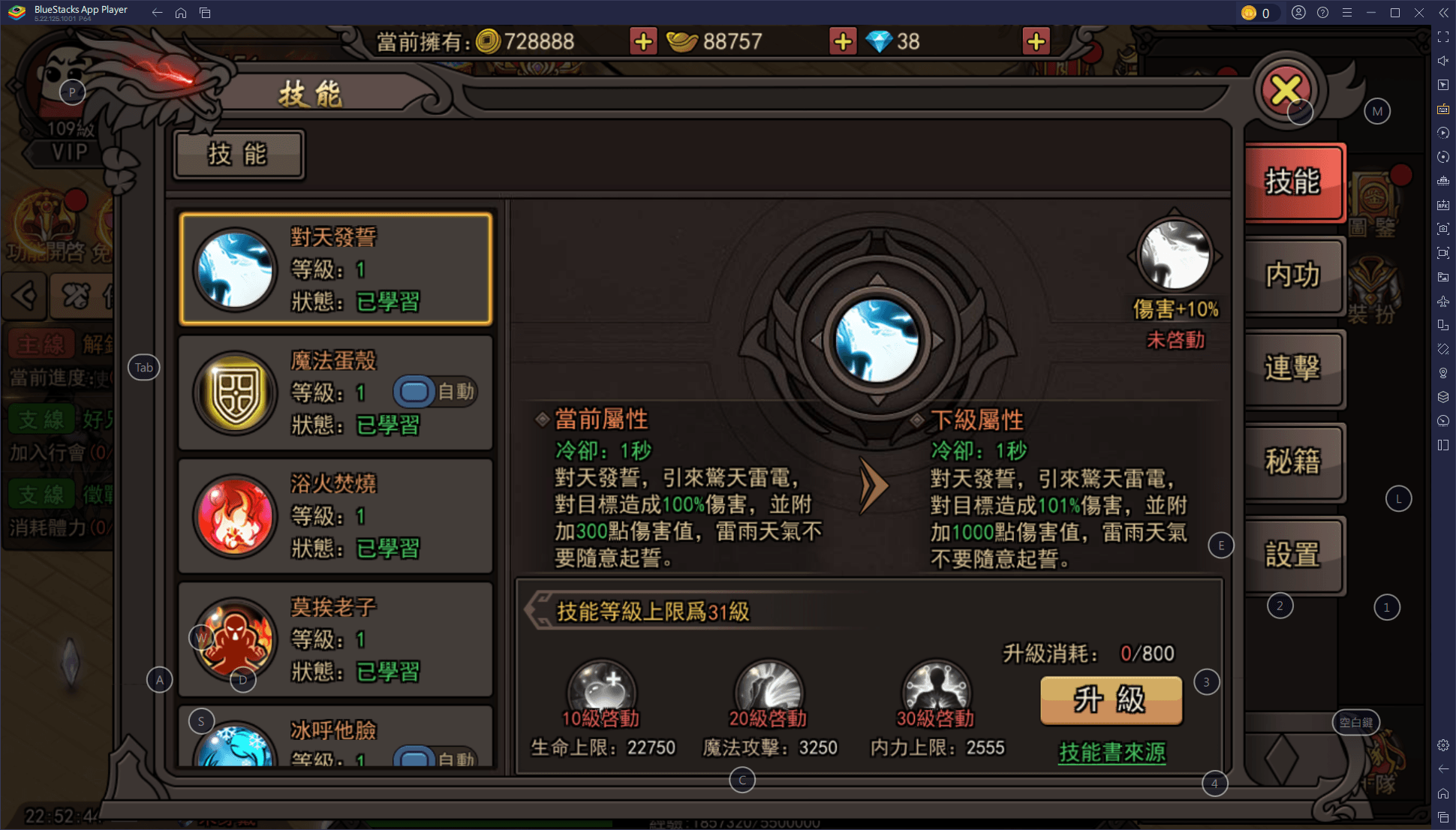Click the plus to buy more diamonds
1456x830 pixels.
tap(1036, 41)
